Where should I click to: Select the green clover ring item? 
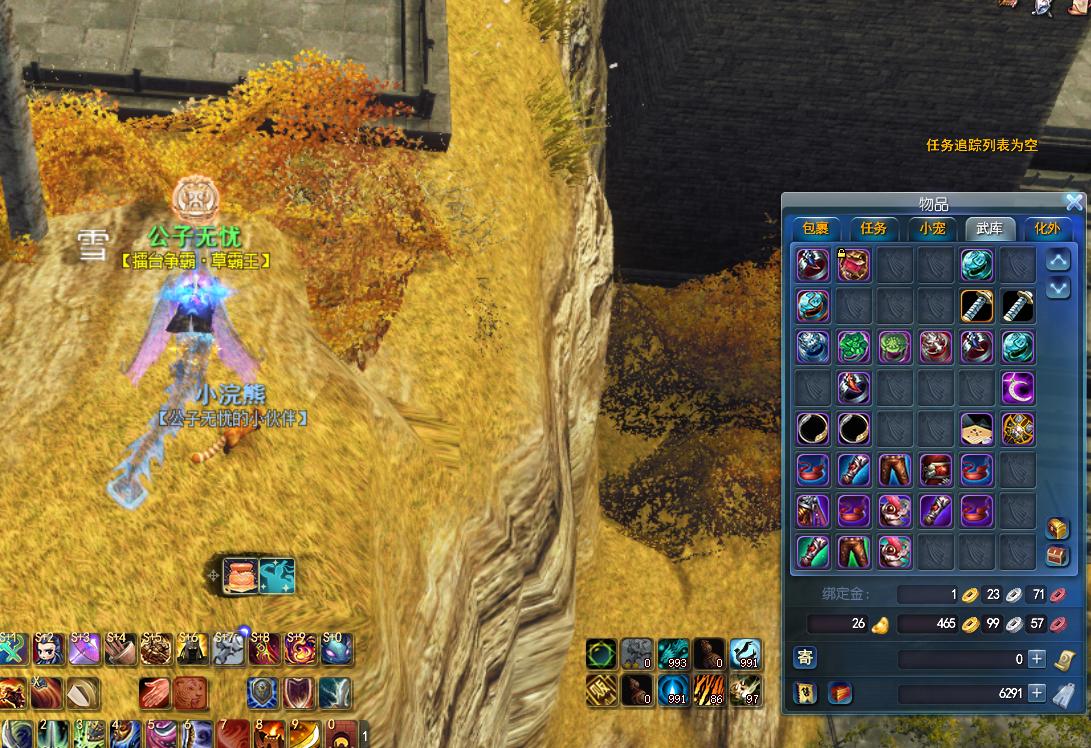click(854, 347)
